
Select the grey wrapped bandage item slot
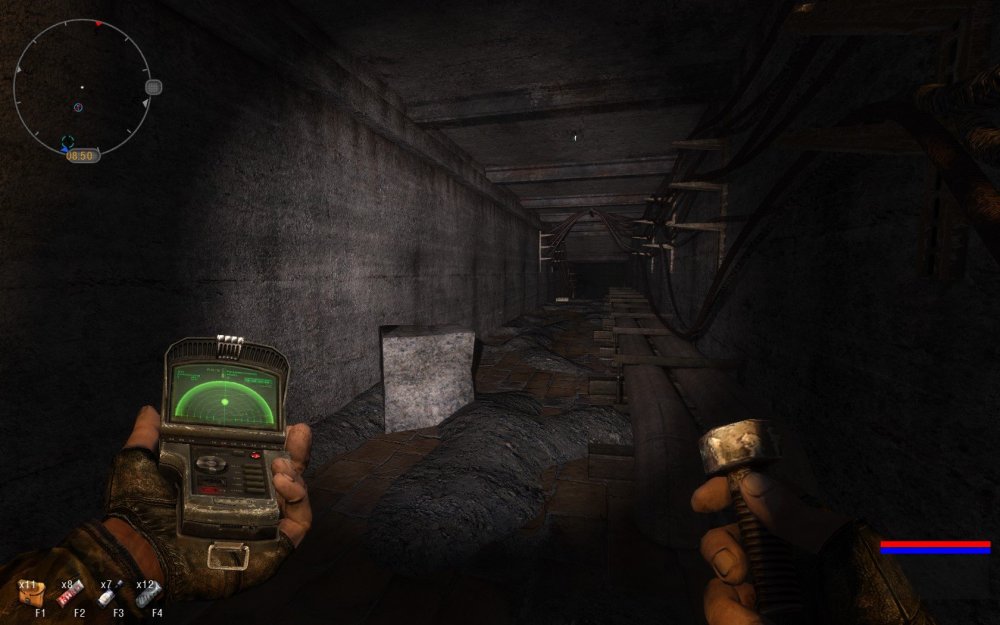point(151,595)
